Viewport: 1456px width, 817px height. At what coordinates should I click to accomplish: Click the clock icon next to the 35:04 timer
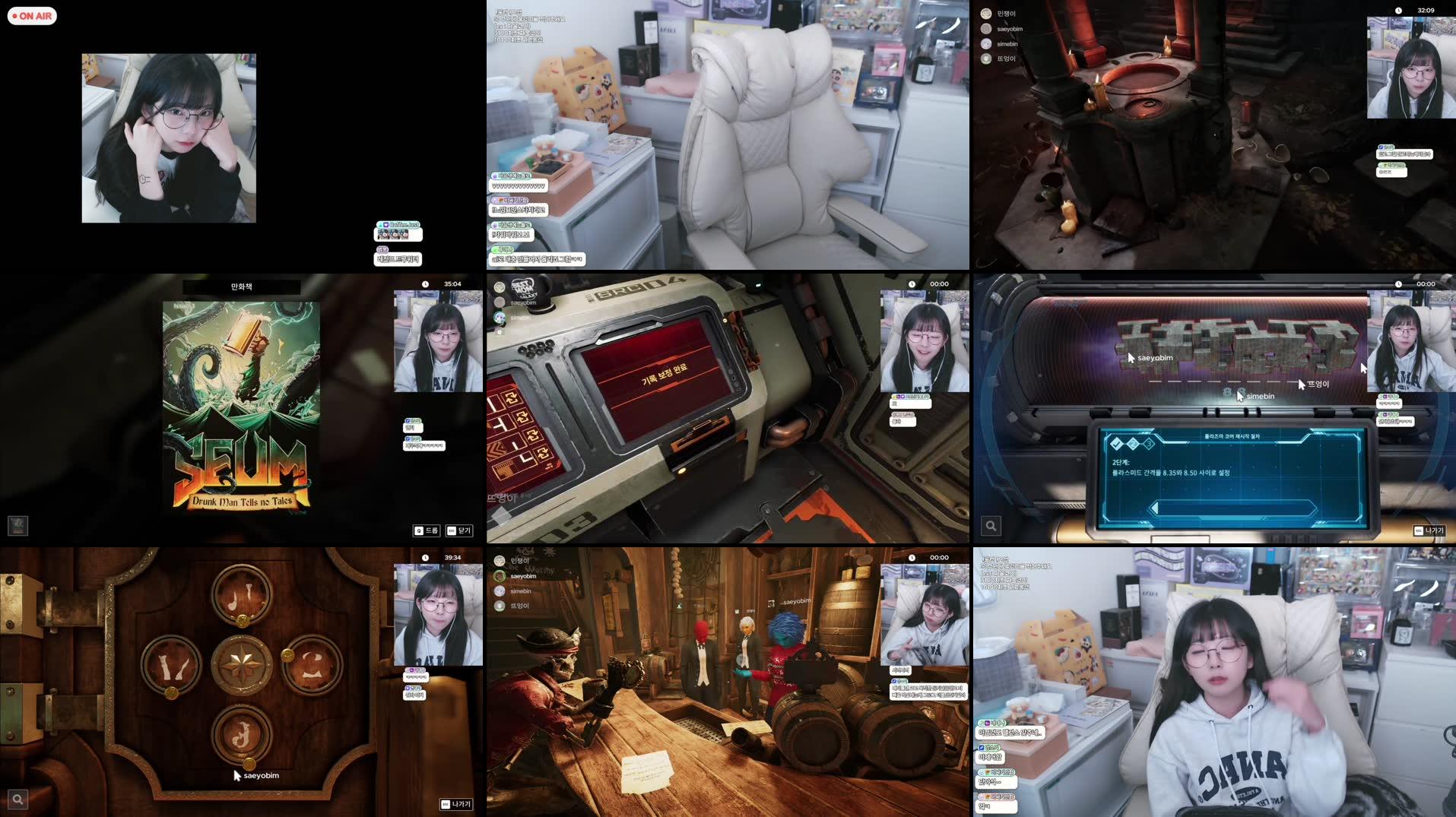(x=426, y=283)
